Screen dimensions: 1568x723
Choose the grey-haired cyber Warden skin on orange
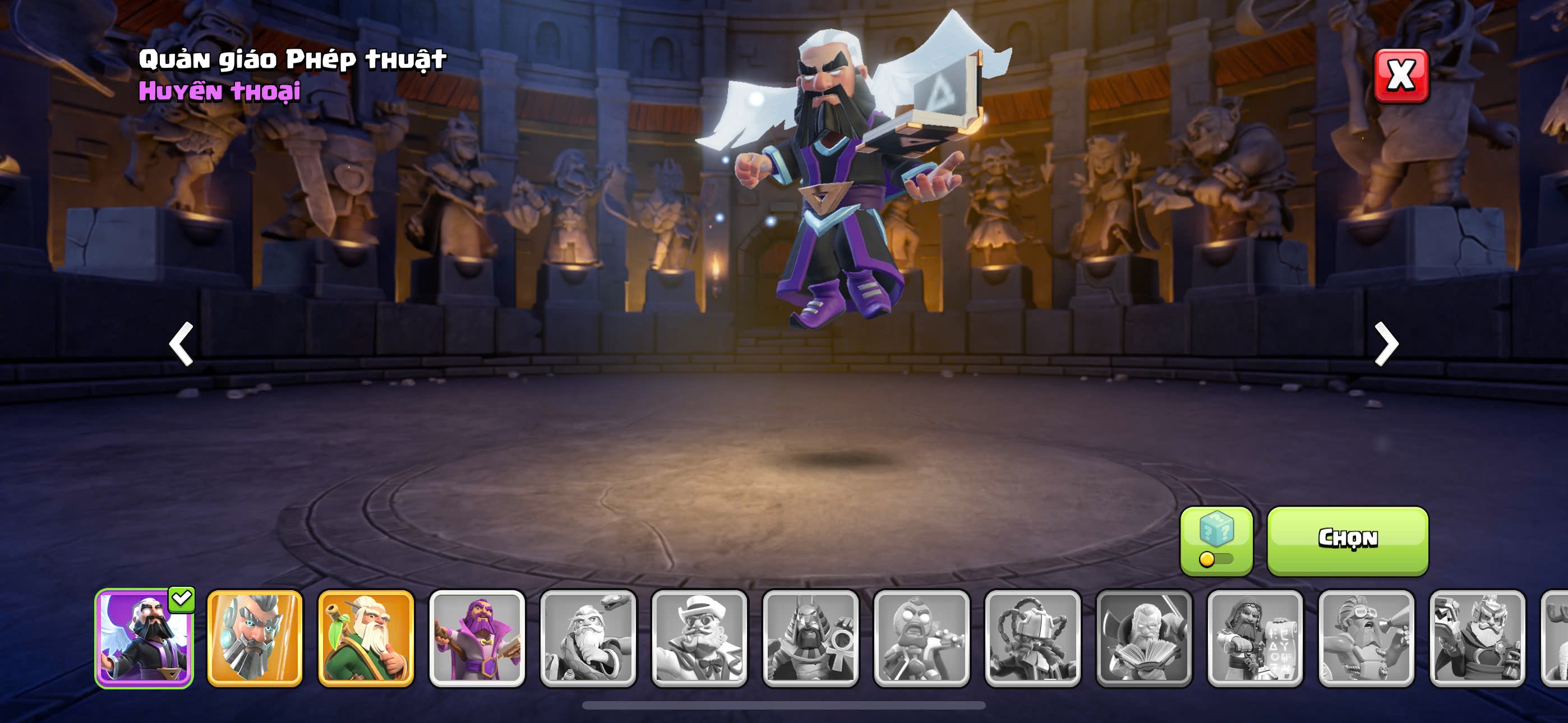pos(255,638)
